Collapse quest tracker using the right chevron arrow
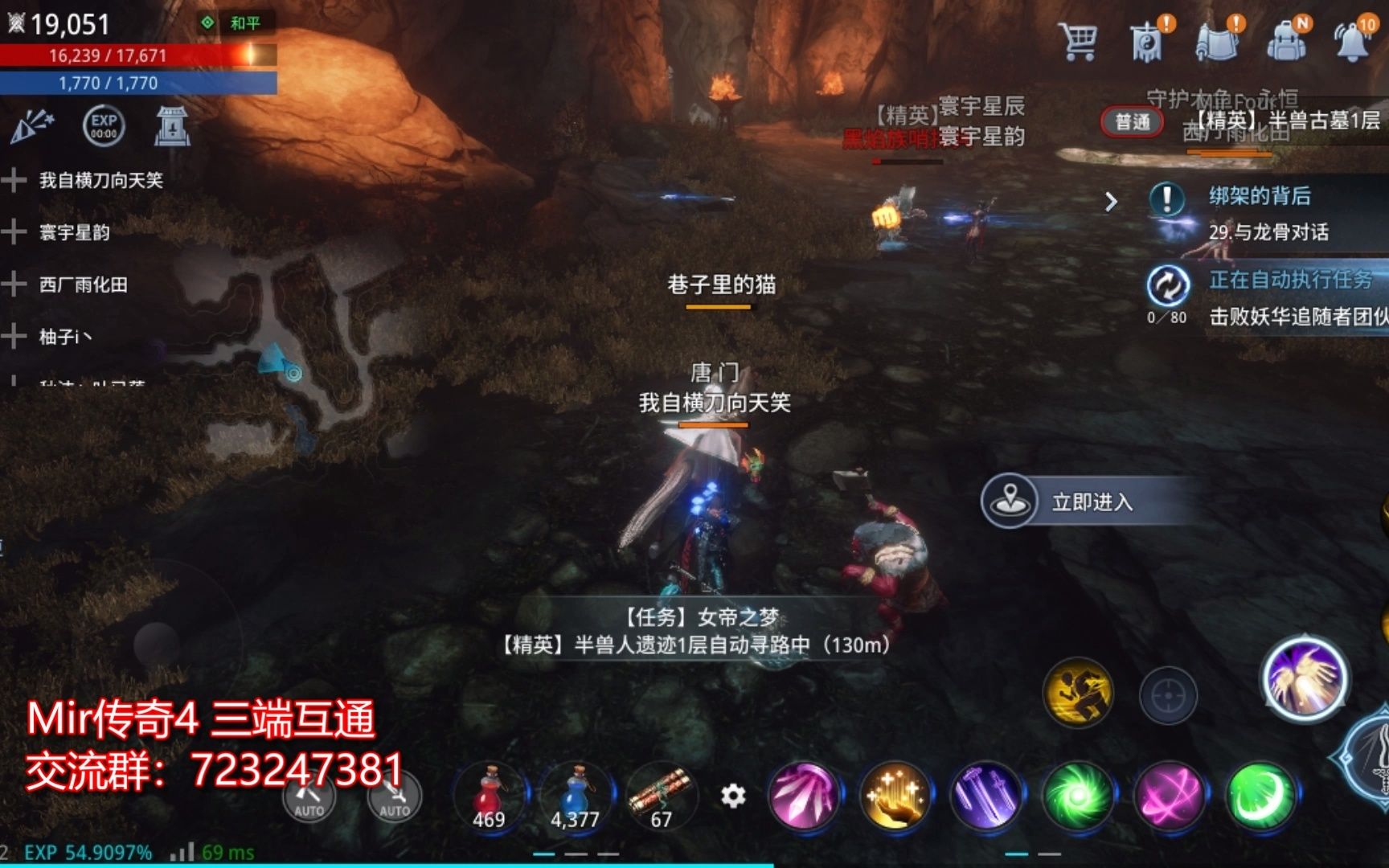The width and height of the screenshot is (1389, 868). click(x=1112, y=204)
